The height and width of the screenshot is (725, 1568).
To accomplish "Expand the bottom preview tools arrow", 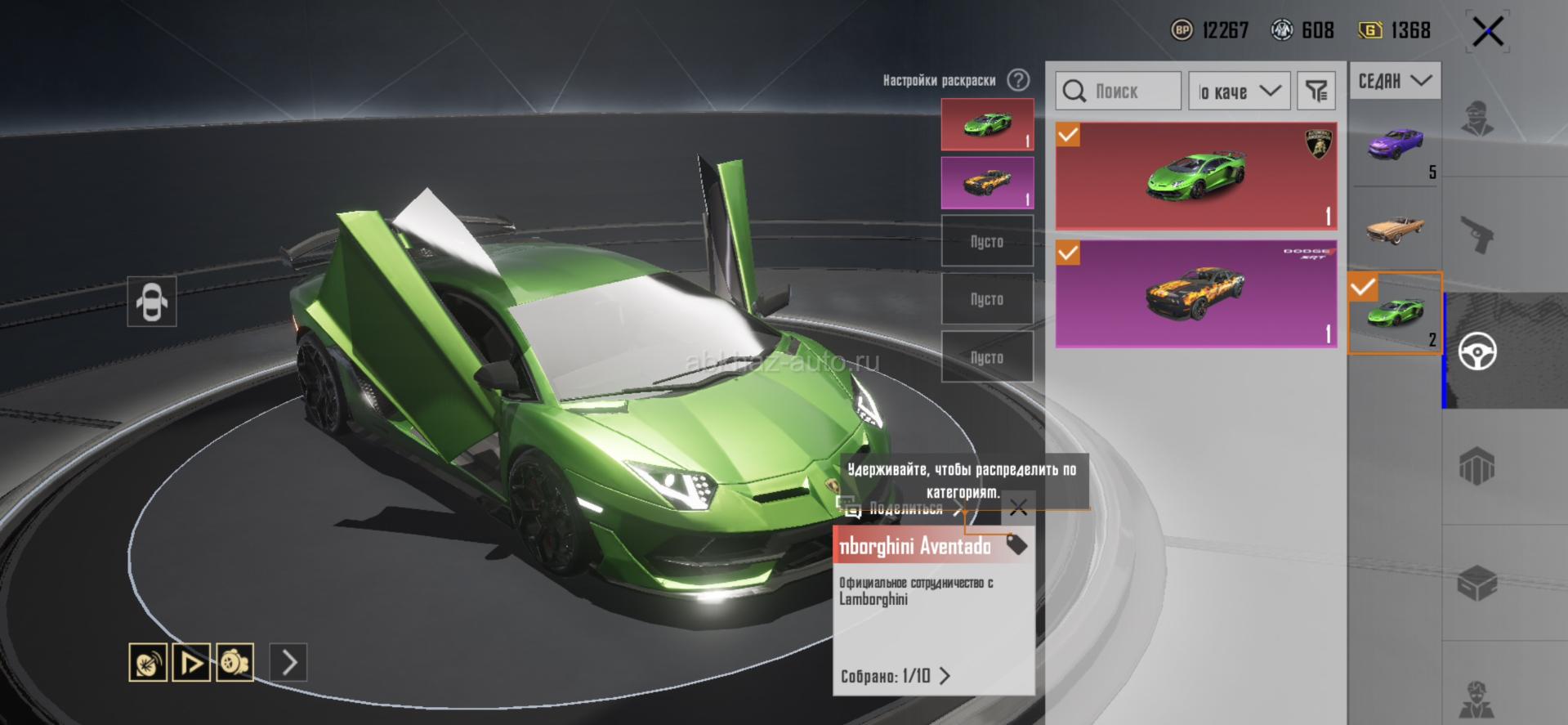I will point(288,662).
